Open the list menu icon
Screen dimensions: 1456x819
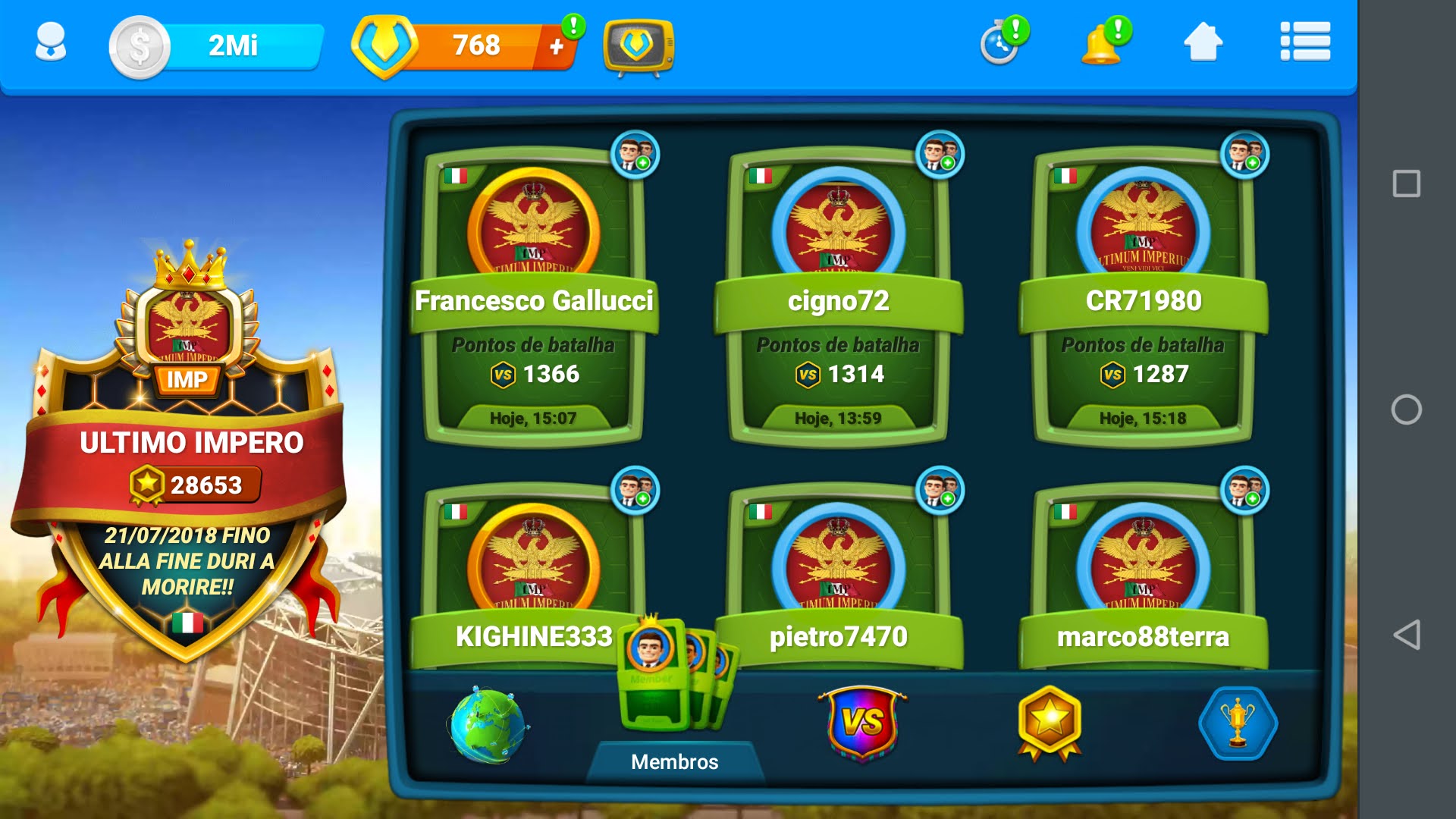point(1304,42)
